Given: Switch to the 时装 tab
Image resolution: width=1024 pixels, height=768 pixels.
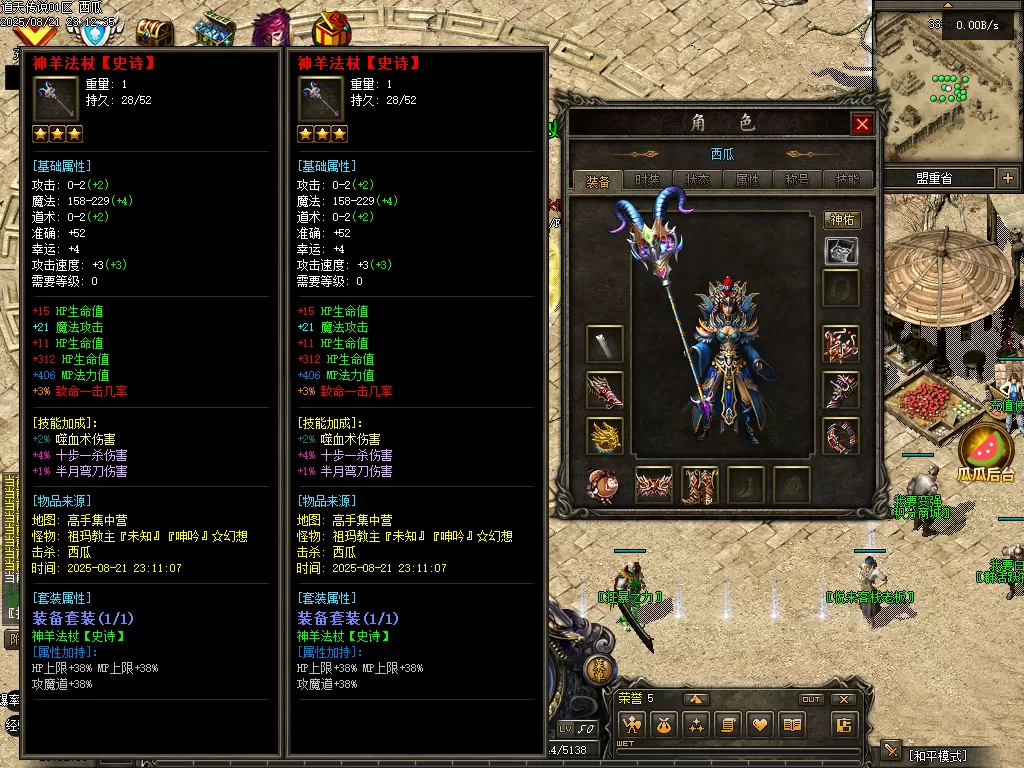Looking at the screenshot, I should (647, 180).
